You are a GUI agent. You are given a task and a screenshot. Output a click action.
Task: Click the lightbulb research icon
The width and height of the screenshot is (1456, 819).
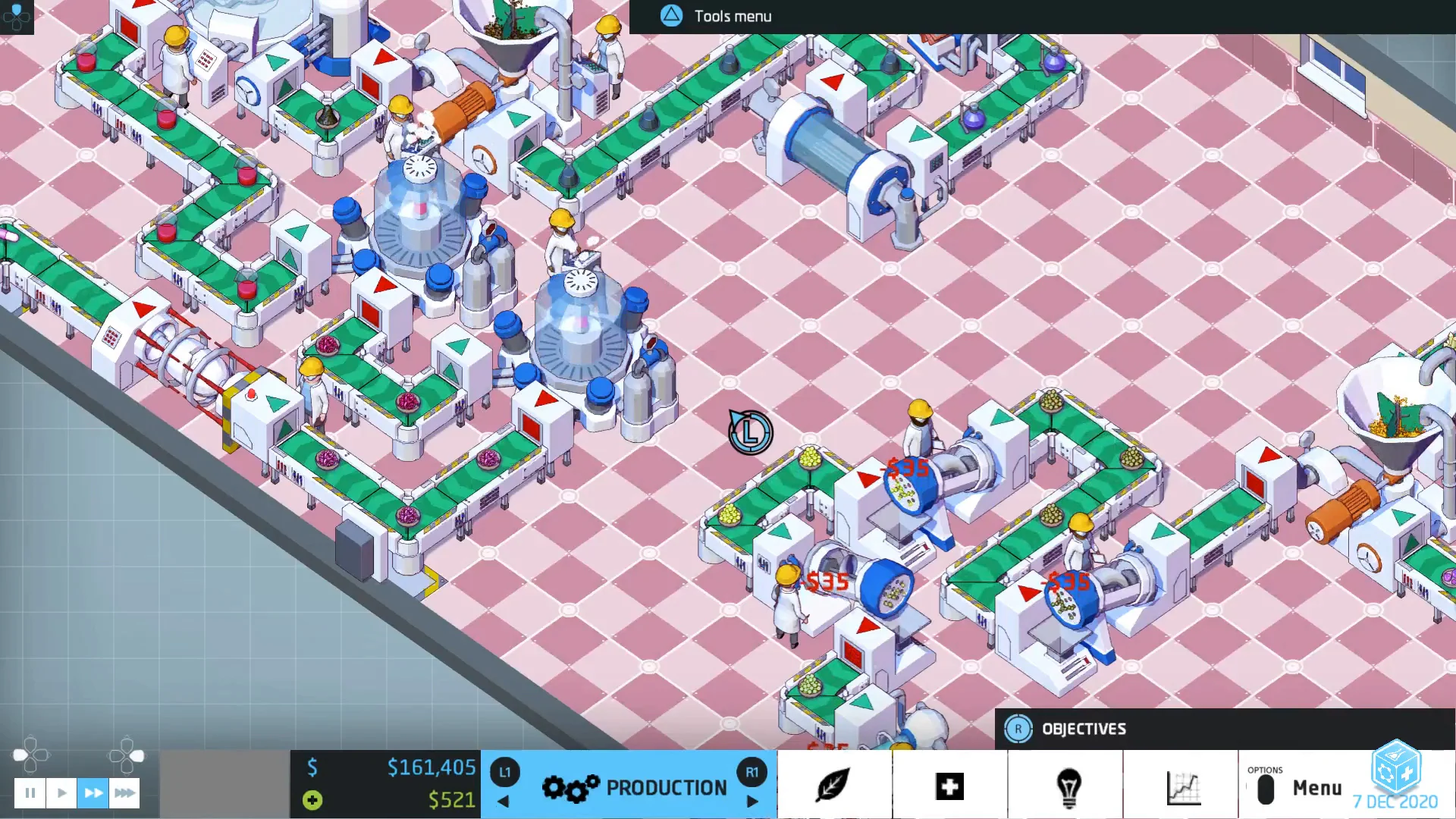(1069, 786)
